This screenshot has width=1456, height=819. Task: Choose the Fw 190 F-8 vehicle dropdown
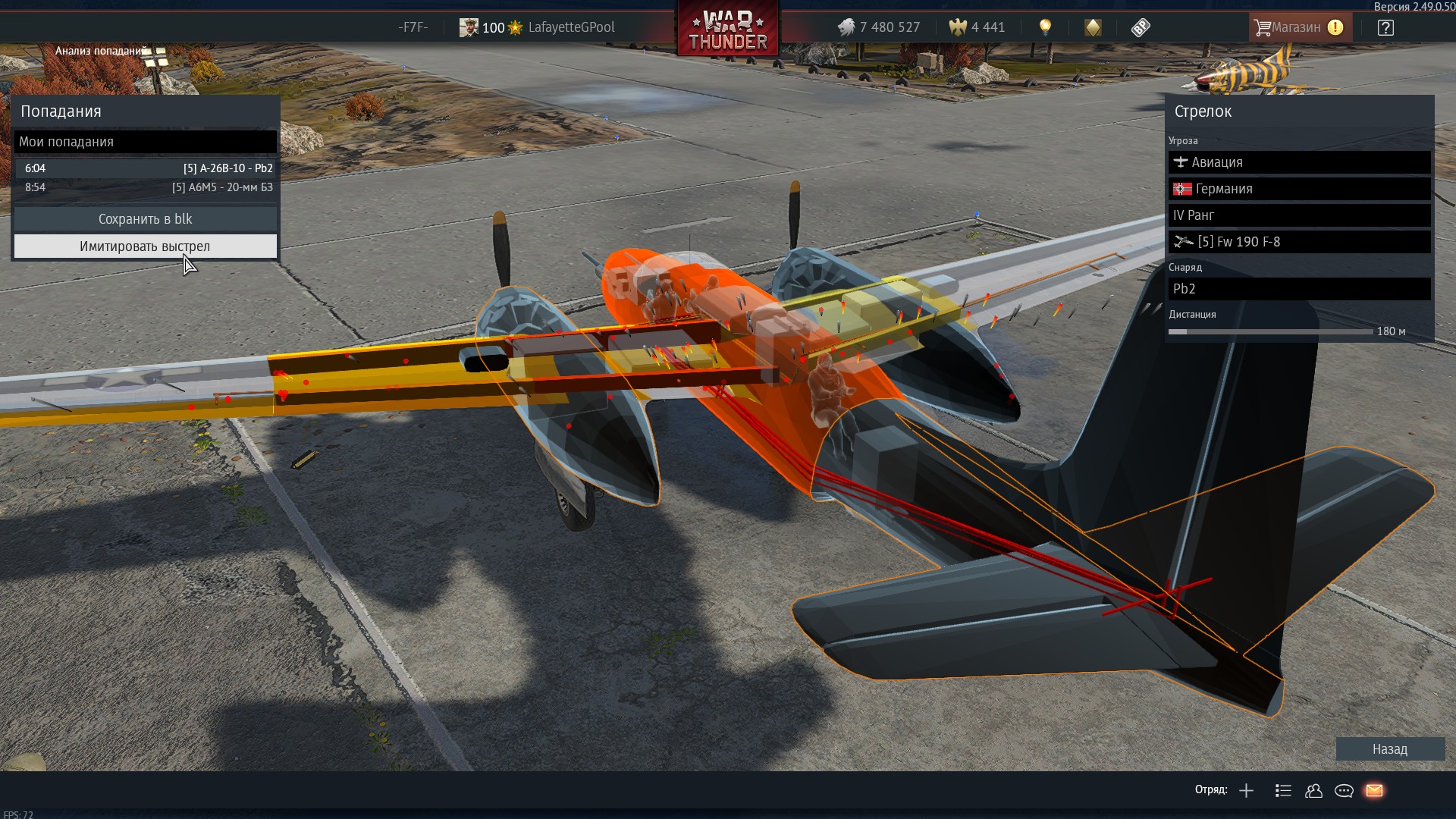tap(1299, 242)
